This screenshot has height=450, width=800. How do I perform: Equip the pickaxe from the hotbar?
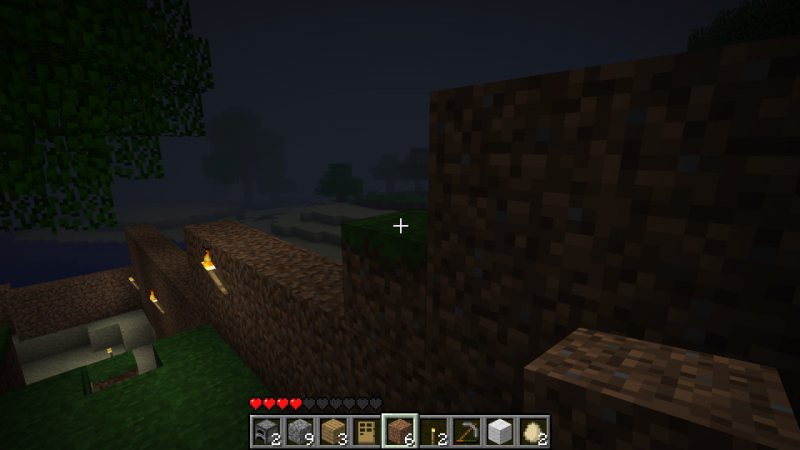[466, 431]
